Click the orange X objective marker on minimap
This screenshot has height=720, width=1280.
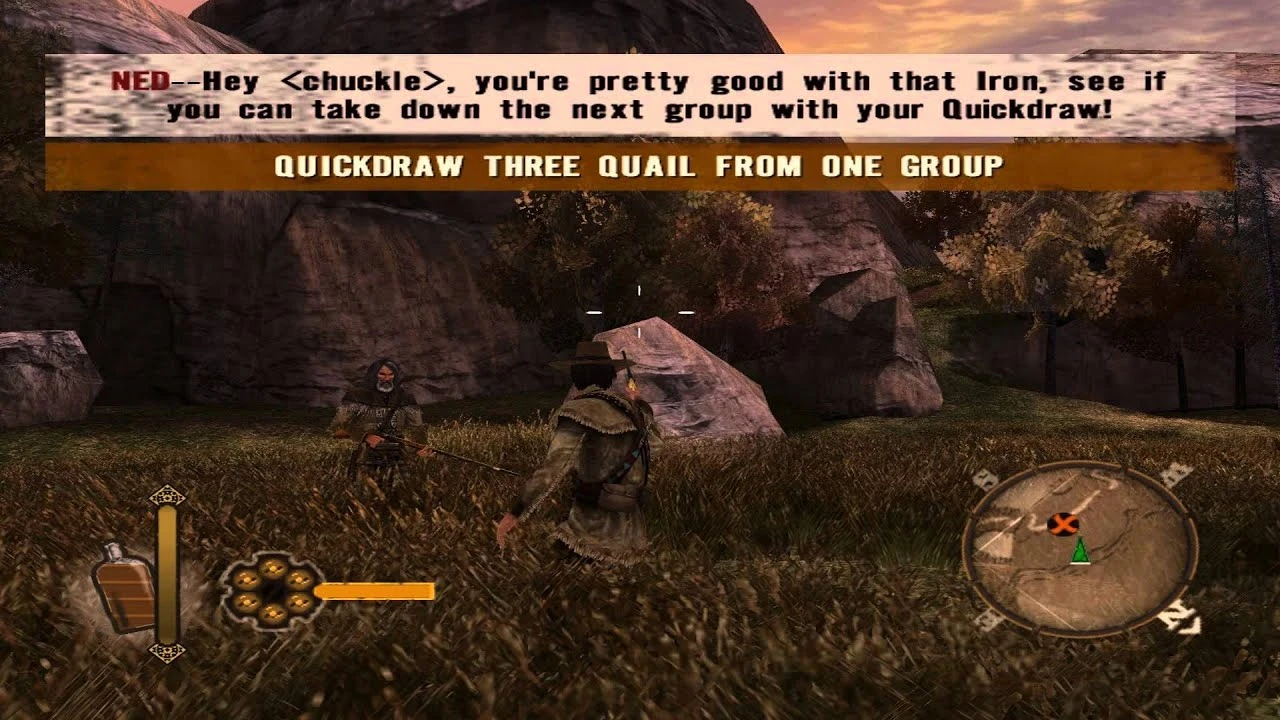click(x=1063, y=523)
